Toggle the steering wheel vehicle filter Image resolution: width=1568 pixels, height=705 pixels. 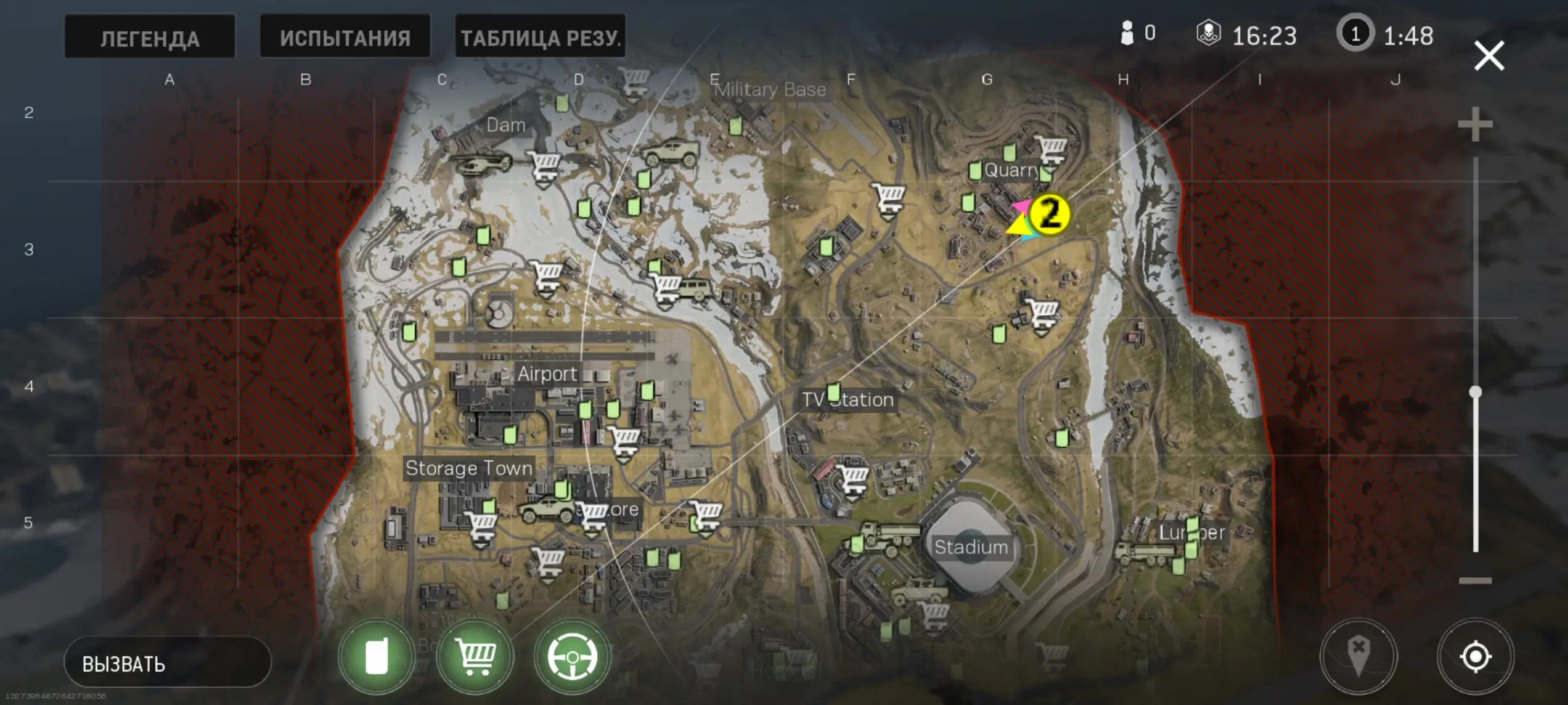(572, 657)
